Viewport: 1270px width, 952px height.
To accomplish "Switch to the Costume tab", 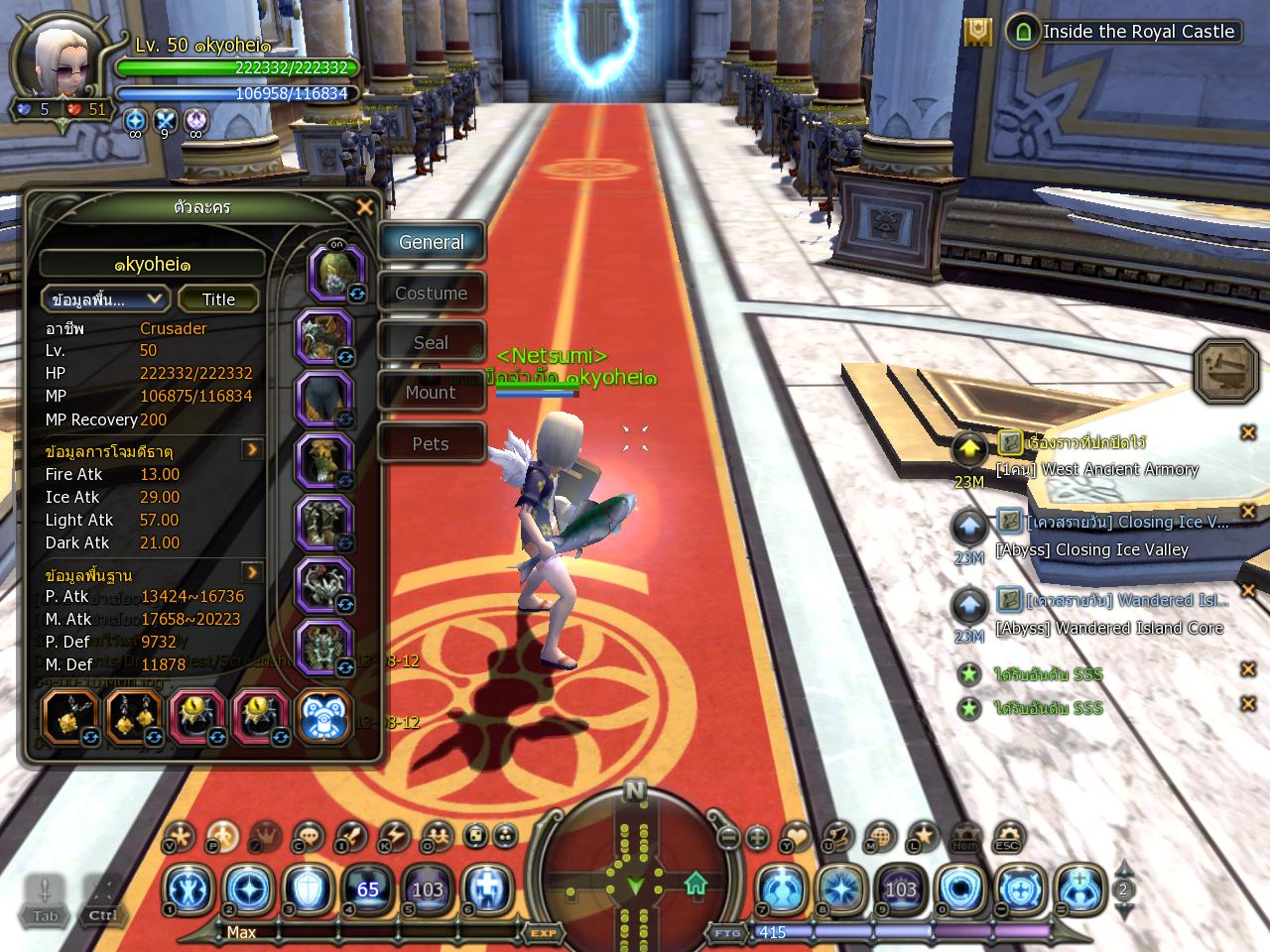I will (431, 294).
